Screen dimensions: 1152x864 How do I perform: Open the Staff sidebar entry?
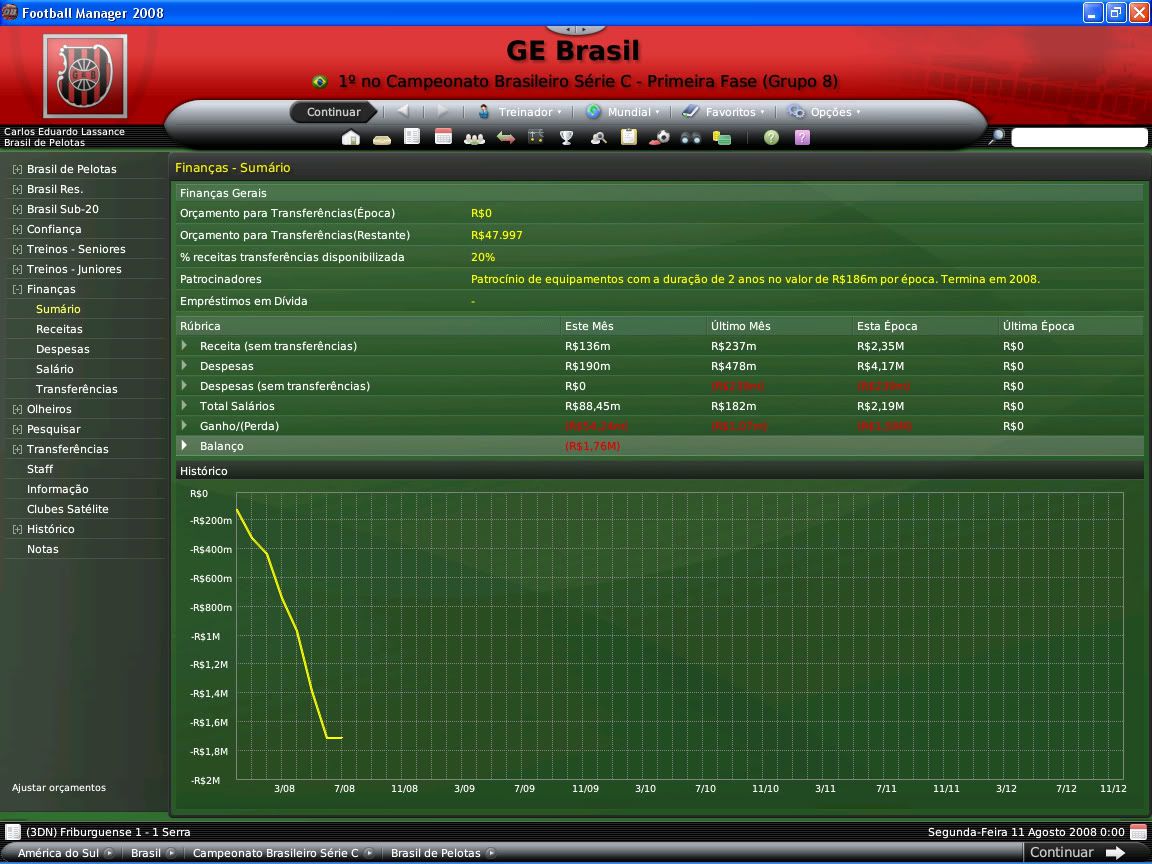40,469
